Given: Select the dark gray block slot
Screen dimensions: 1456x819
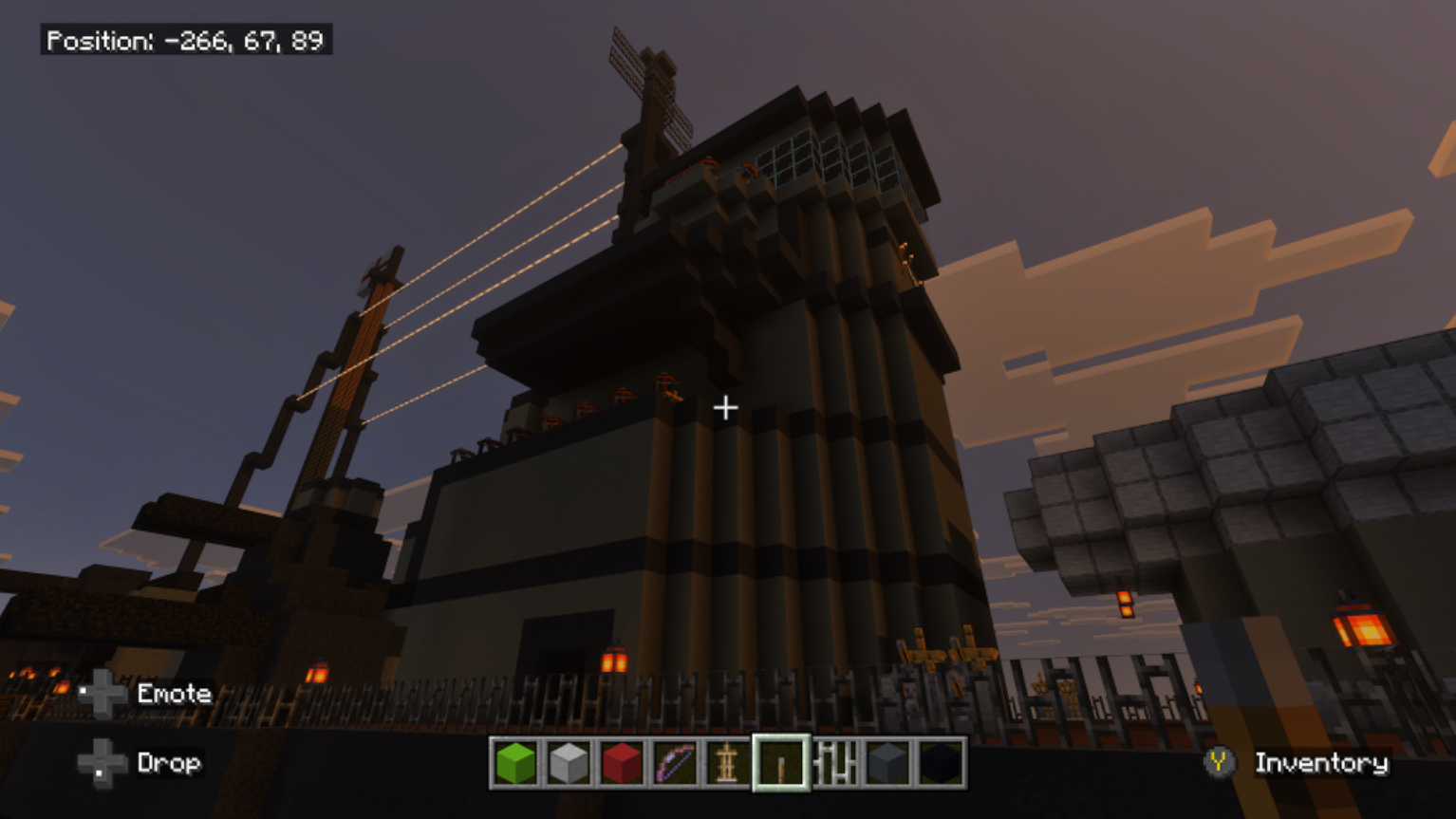Looking at the screenshot, I should (888, 763).
